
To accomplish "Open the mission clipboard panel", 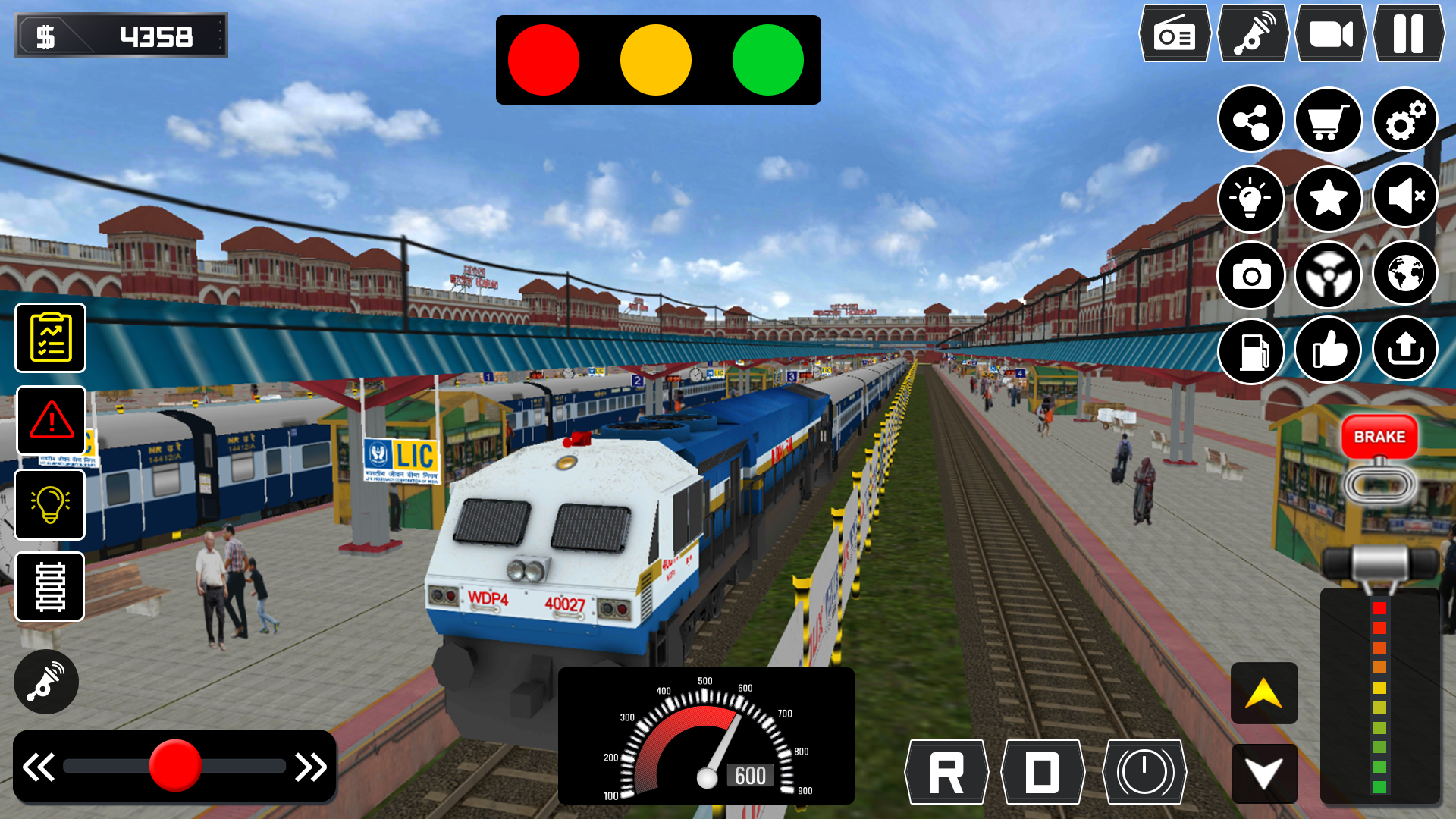I will coord(49,337).
